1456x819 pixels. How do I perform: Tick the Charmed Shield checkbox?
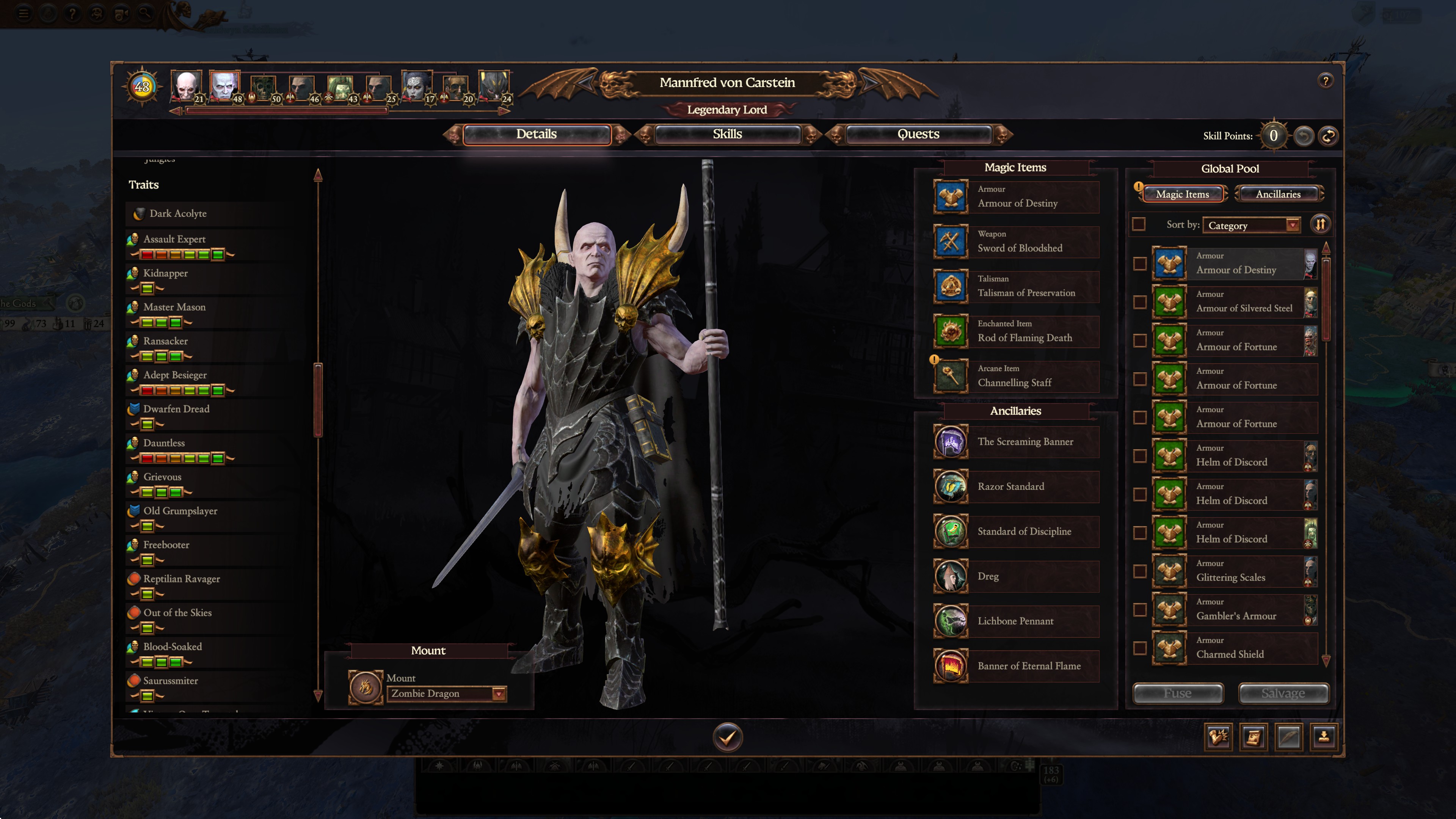(1141, 648)
